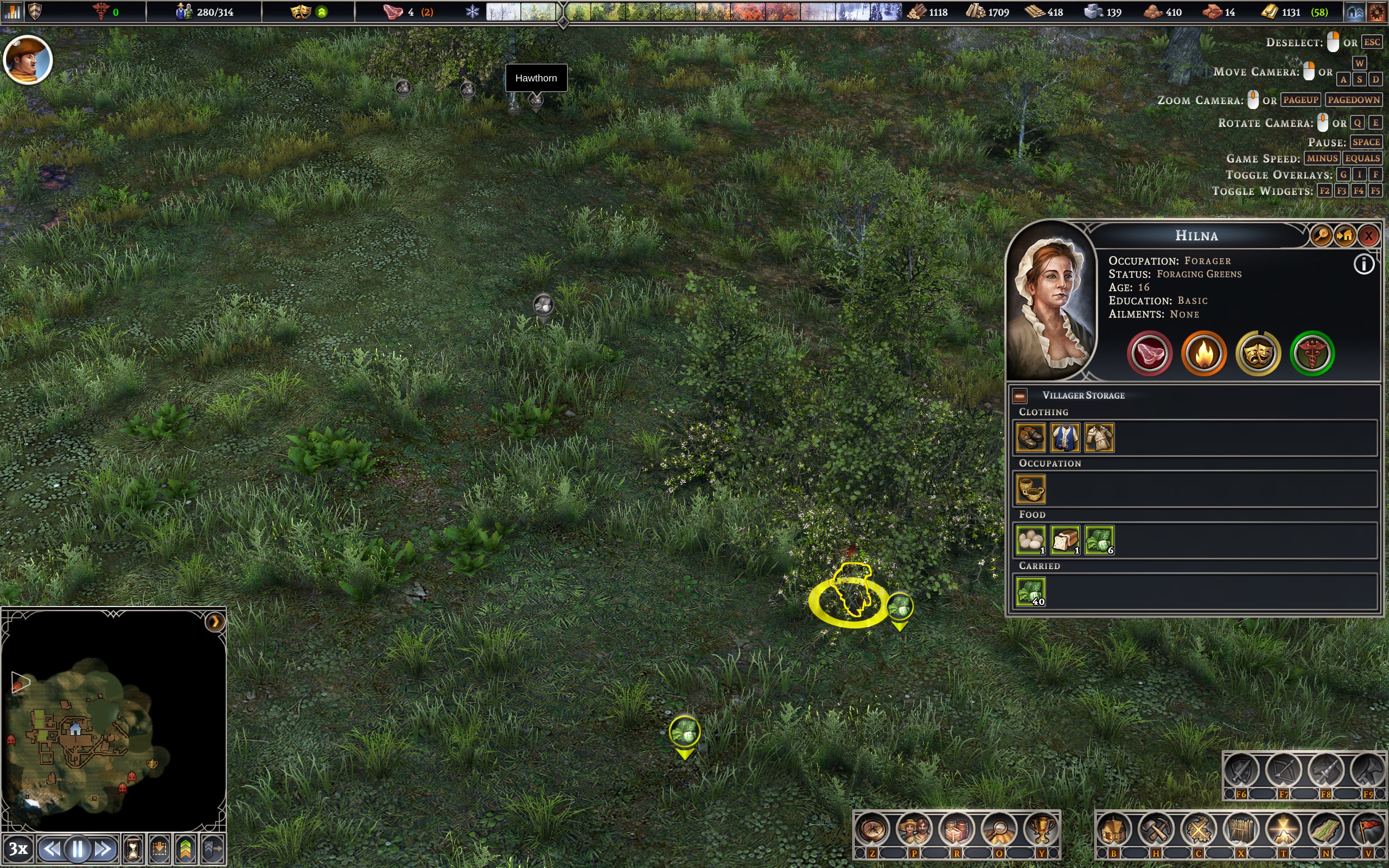Viewport: 1389px width, 868px height.
Task: Click the foraging basket in Occupation slot
Action: [1031, 489]
